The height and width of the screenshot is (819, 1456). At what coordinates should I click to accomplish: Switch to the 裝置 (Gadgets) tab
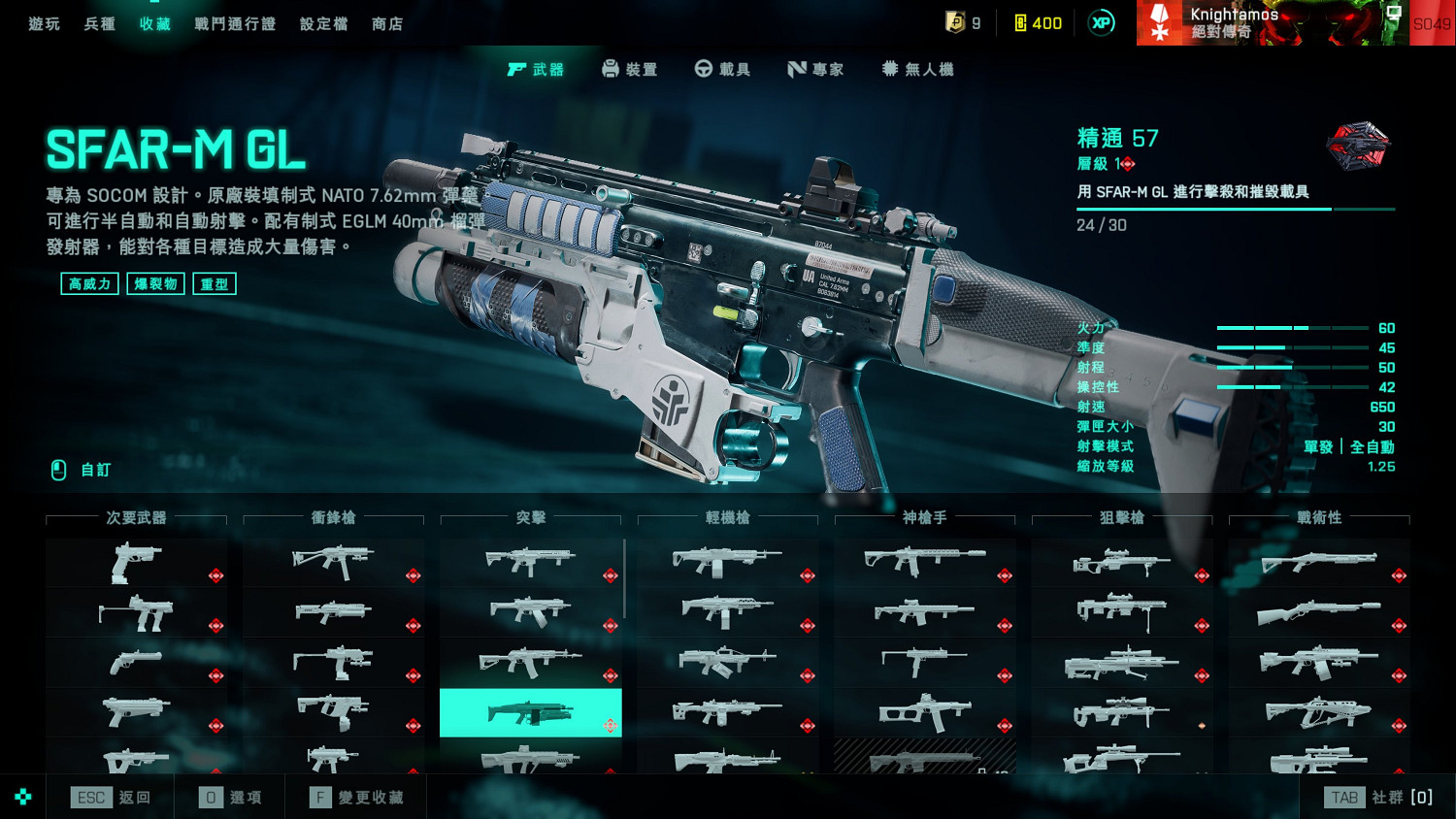tap(630, 69)
